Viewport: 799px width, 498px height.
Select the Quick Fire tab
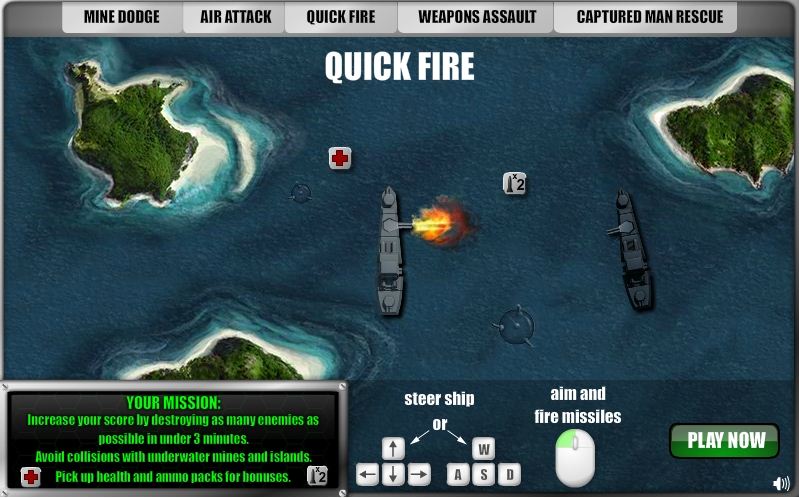tap(341, 17)
